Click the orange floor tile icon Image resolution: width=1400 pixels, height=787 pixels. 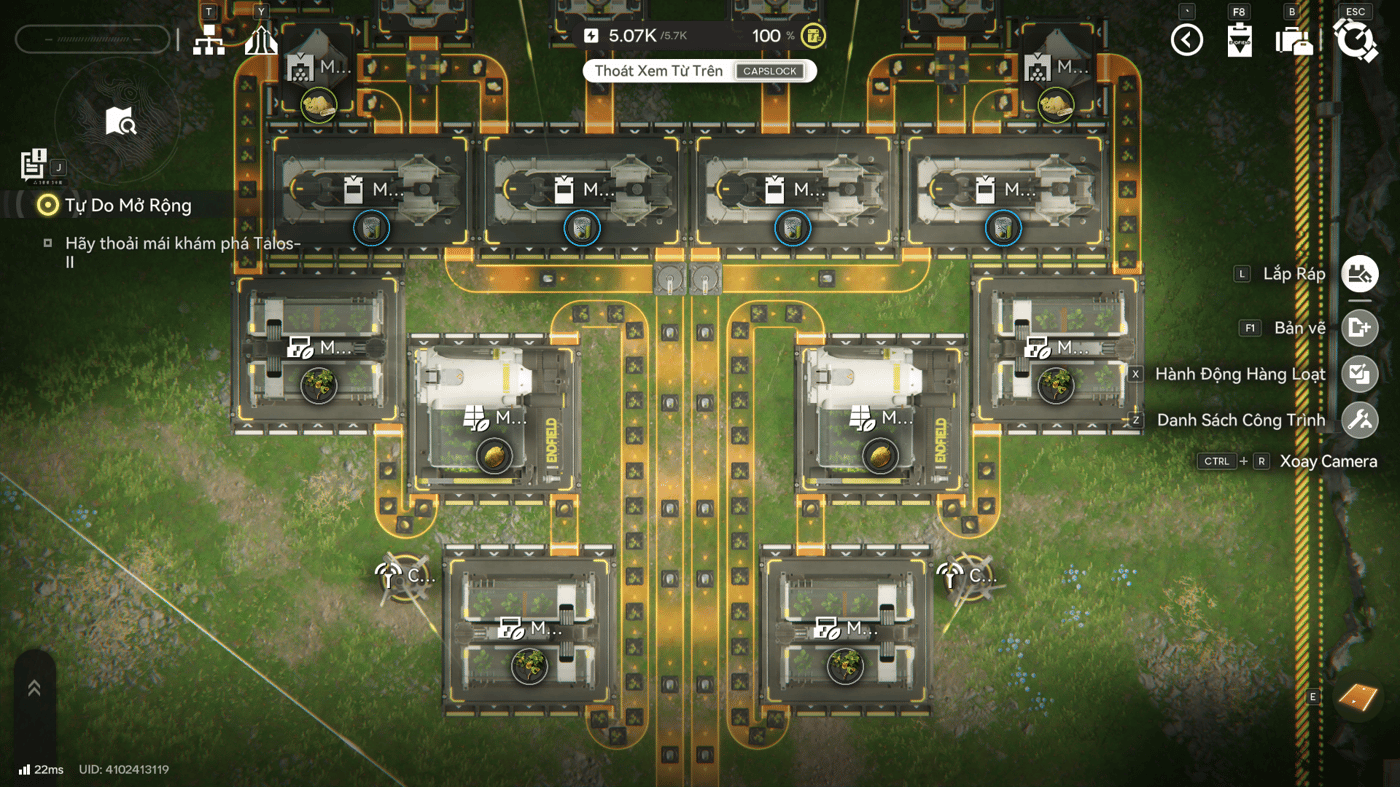1358,696
